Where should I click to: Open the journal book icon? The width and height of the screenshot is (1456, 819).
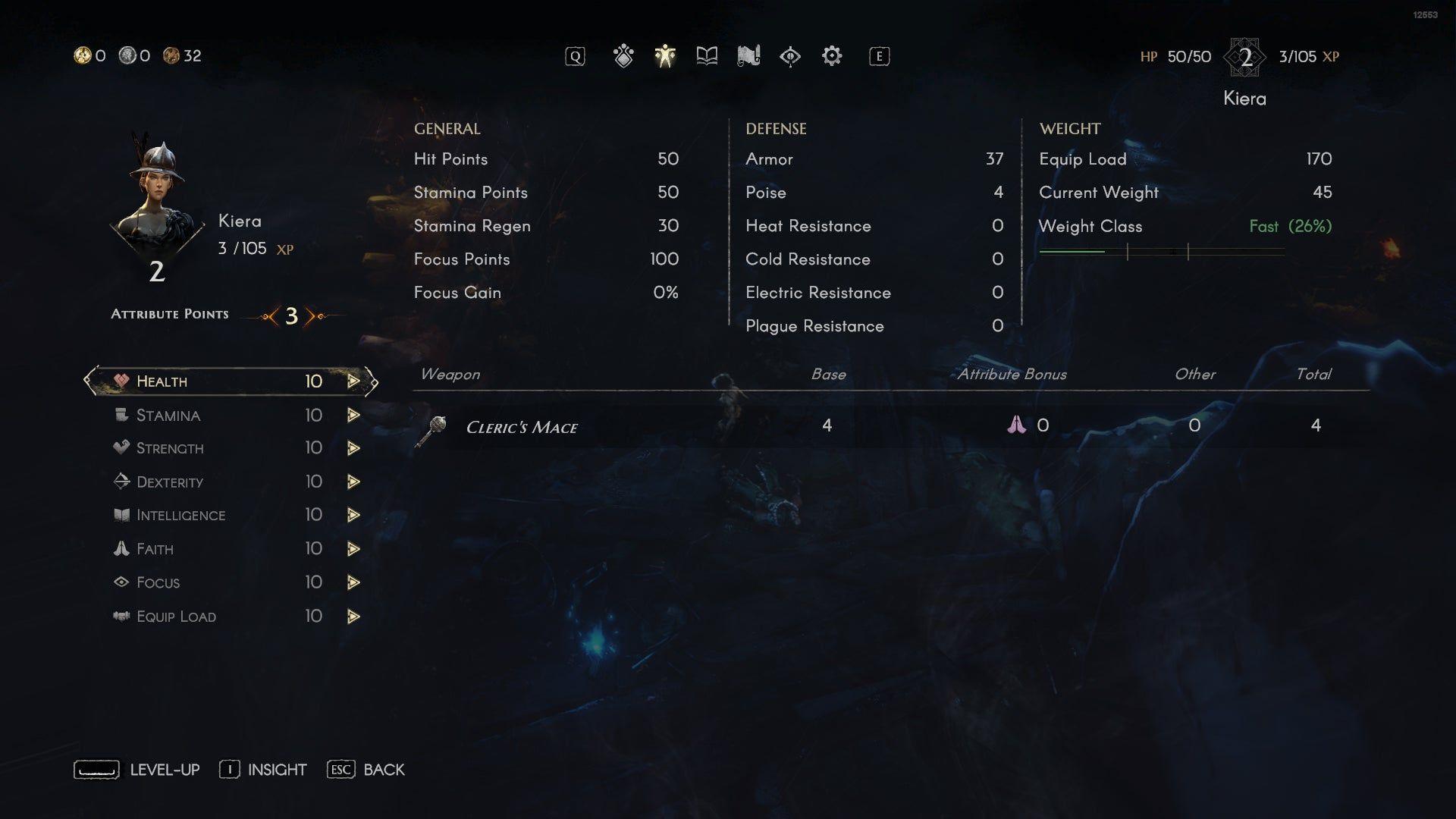coord(705,56)
